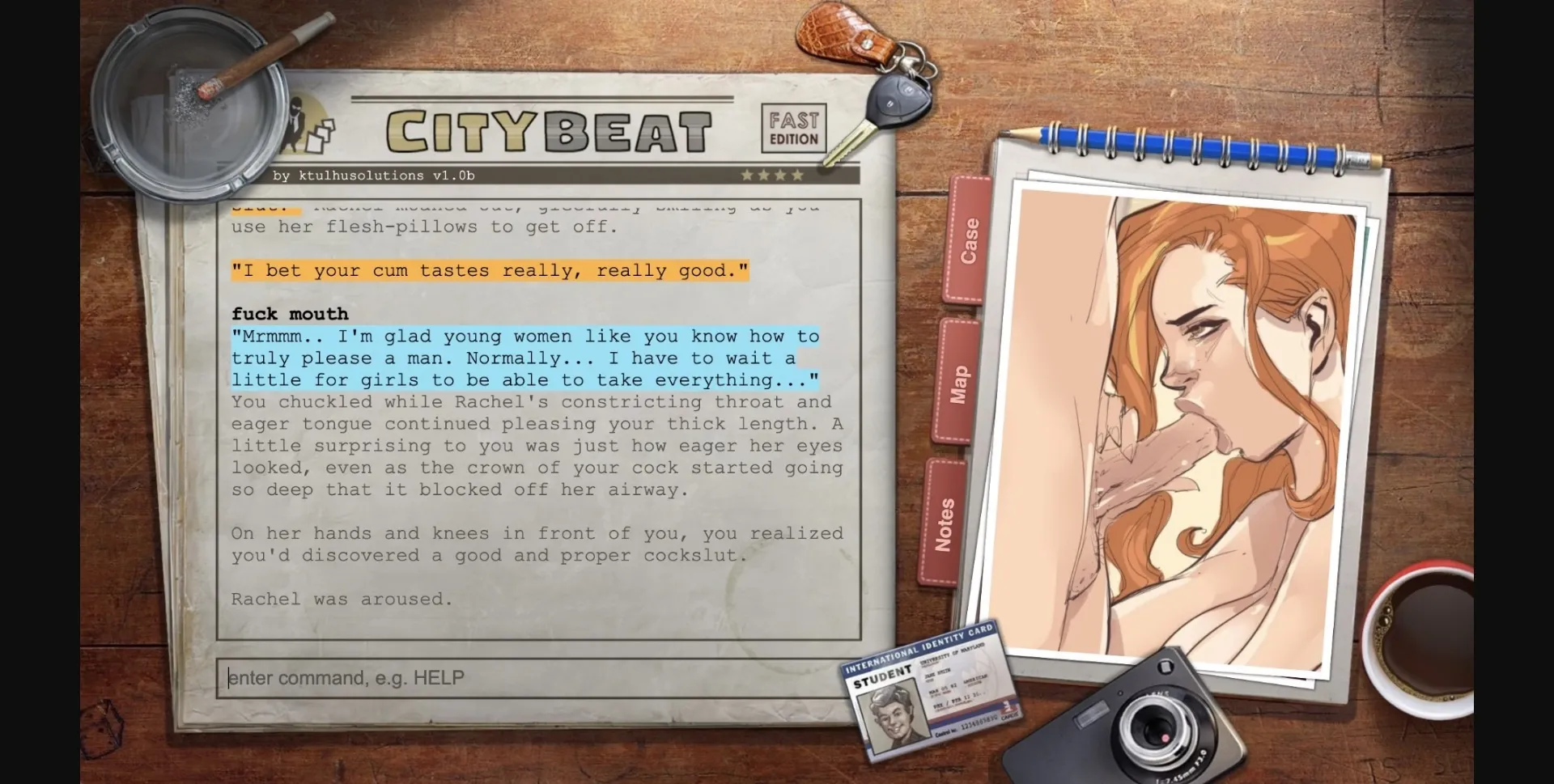Toggle the fourth star in the rating row
The width and height of the screenshot is (1554, 784).
[798, 173]
